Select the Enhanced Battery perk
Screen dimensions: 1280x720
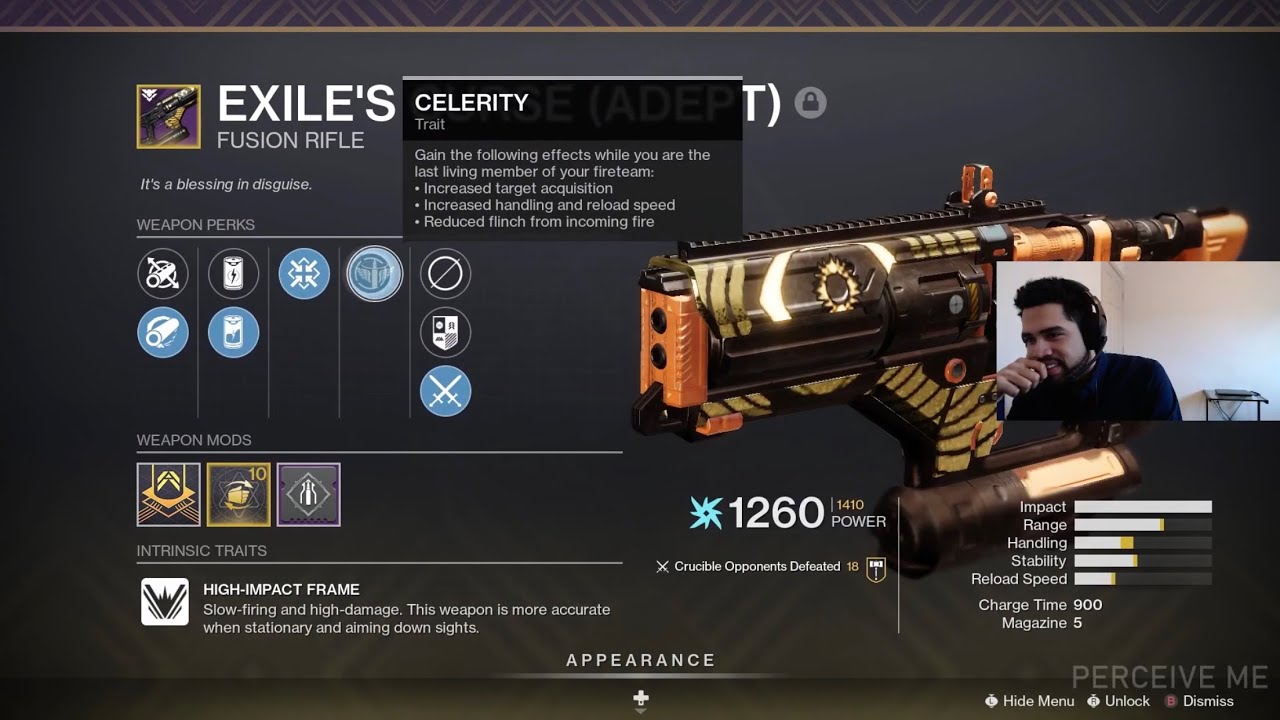(x=233, y=274)
